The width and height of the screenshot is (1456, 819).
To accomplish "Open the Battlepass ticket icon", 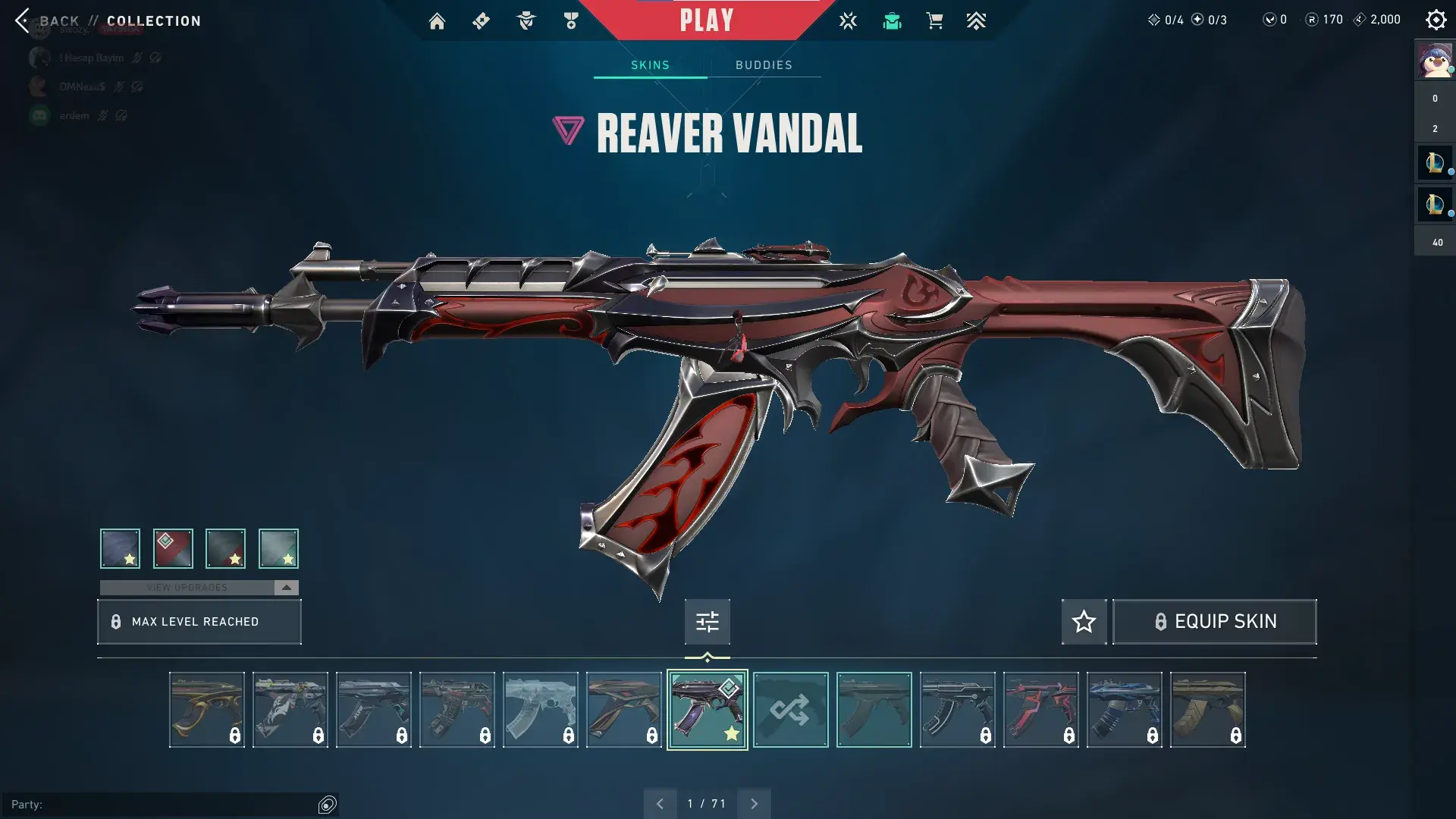I will click(x=481, y=20).
